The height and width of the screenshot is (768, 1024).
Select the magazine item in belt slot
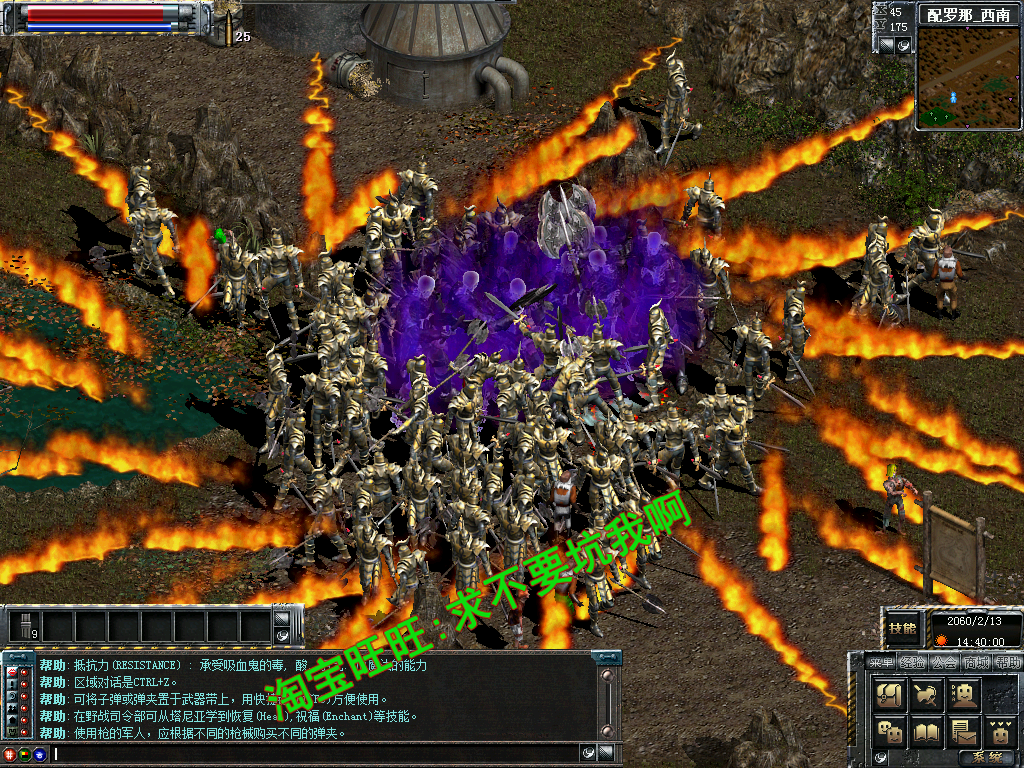pos(24,627)
